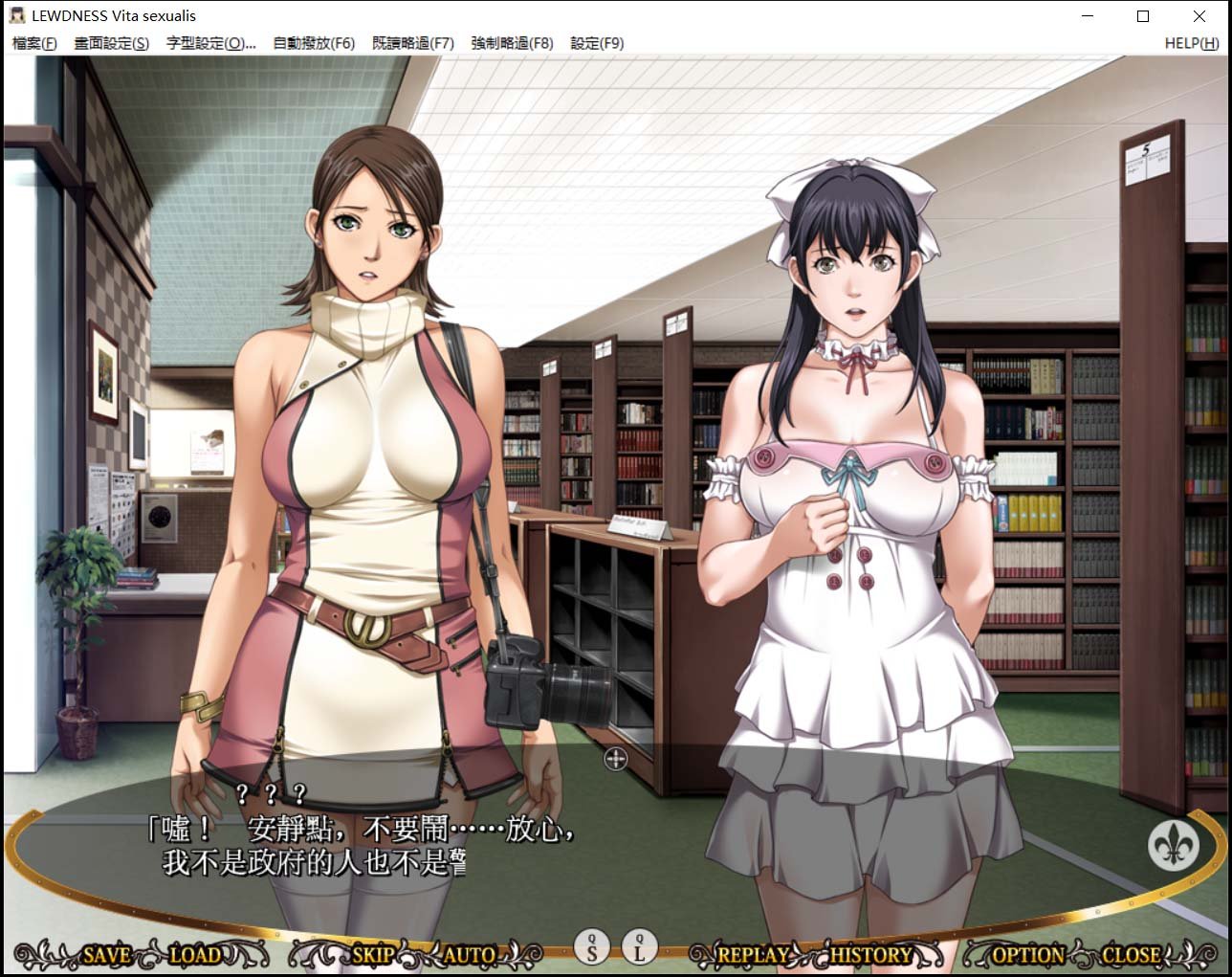The width and height of the screenshot is (1232, 977).
Task: Click the SAVE button
Action: pyautogui.click(x=106, y=954)
